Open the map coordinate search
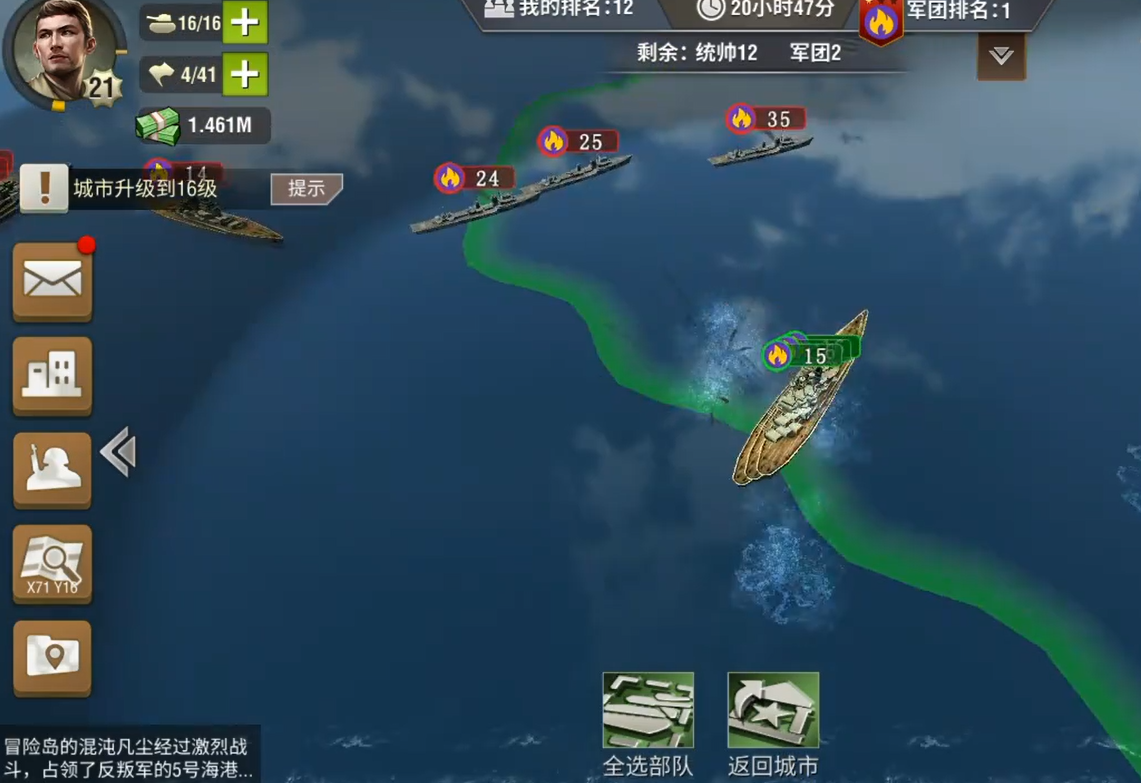Image resolution: width=1141 pixels, height=783 pixels. [52, 564]
